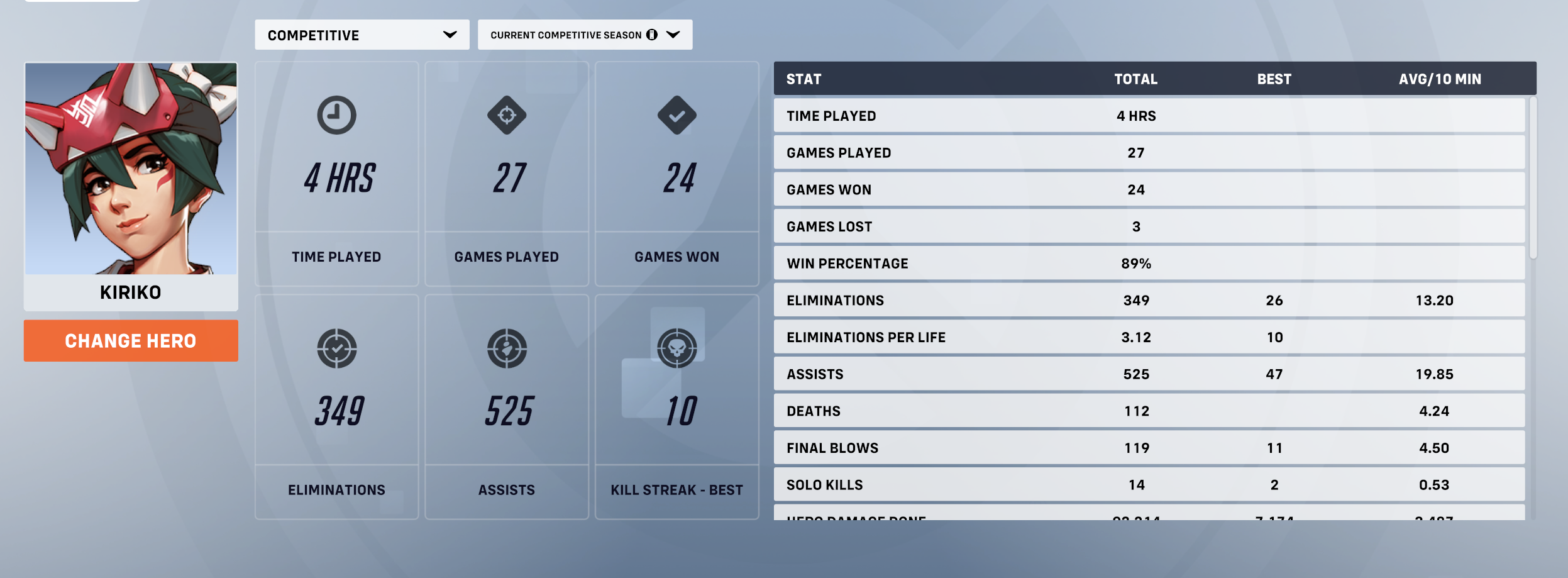Click the orange Change Hero button
Image resolution: width=1568 pixels, height=578 pixels.
(131, 341)
